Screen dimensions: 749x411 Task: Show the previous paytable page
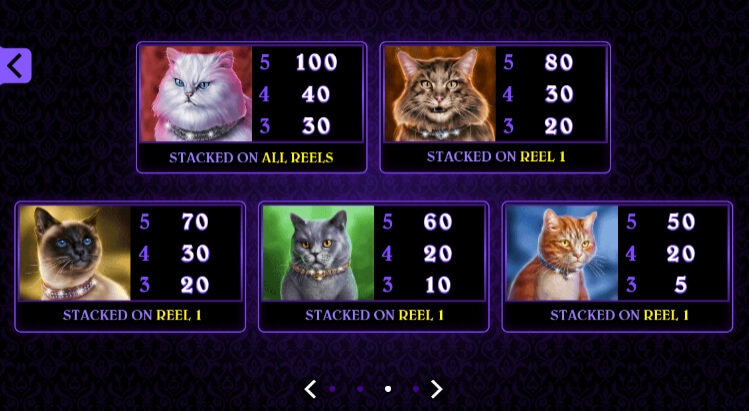tap(310, 389)
